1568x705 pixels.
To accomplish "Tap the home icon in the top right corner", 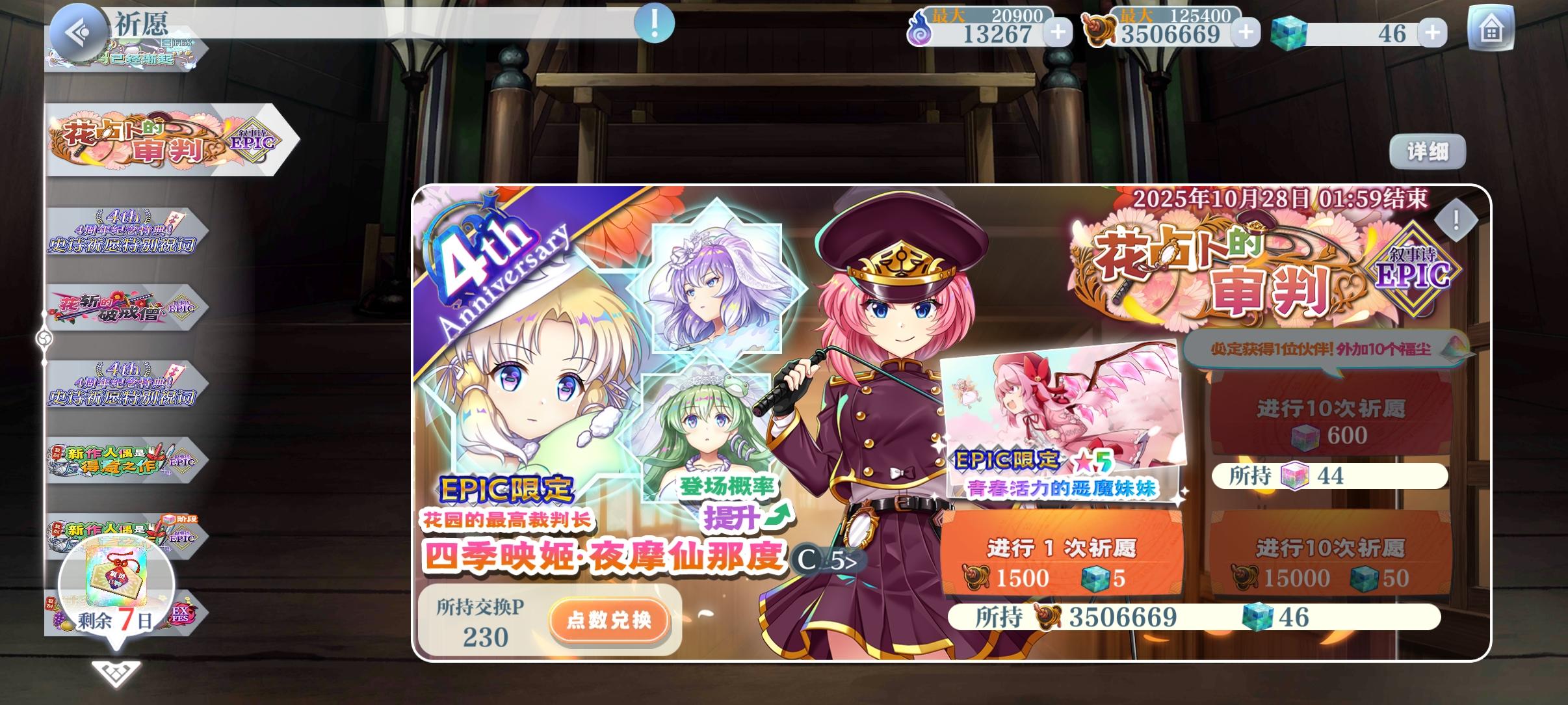I will coord(1492,28).
